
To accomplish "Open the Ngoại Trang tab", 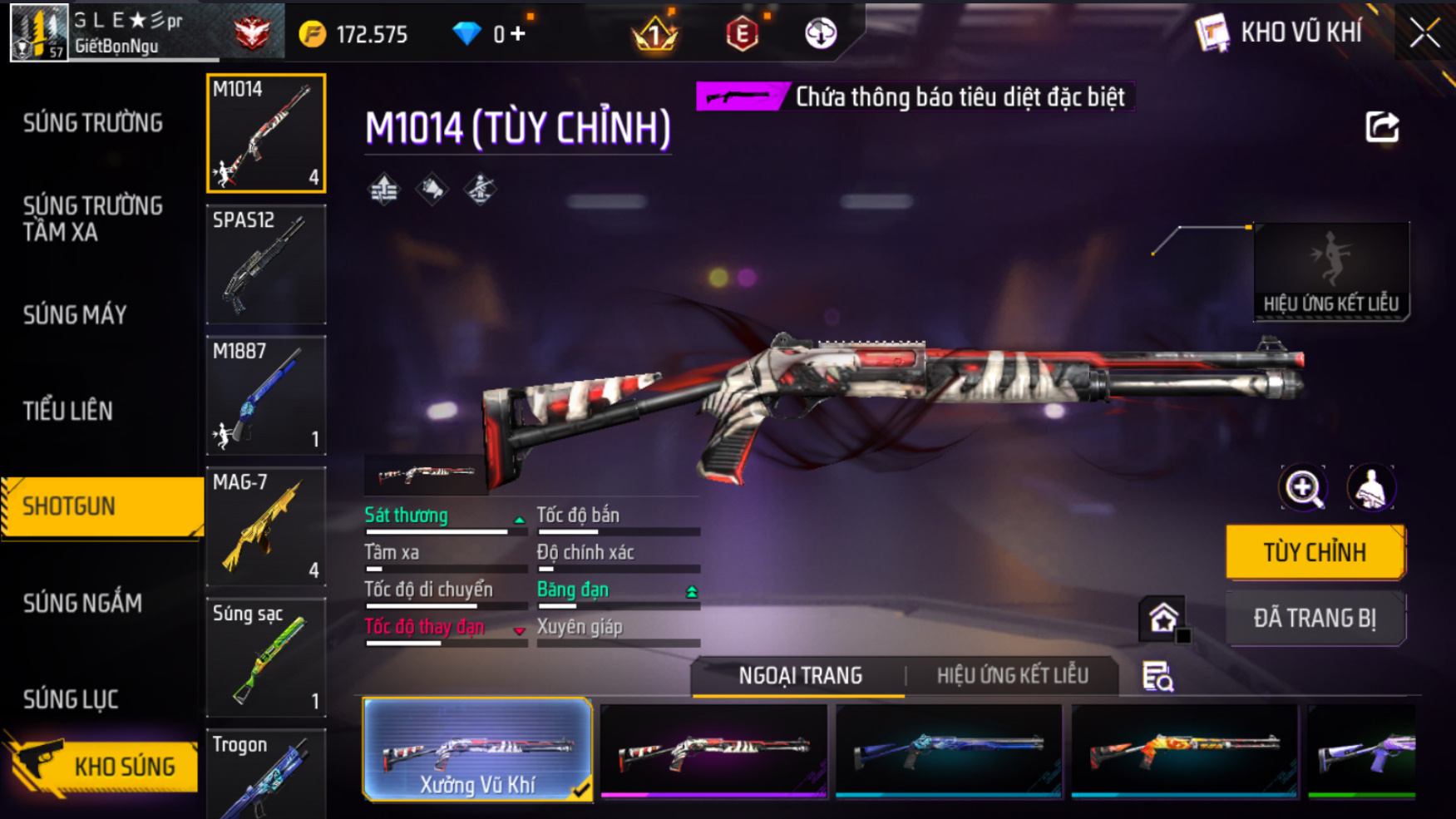I will (800, 676).
